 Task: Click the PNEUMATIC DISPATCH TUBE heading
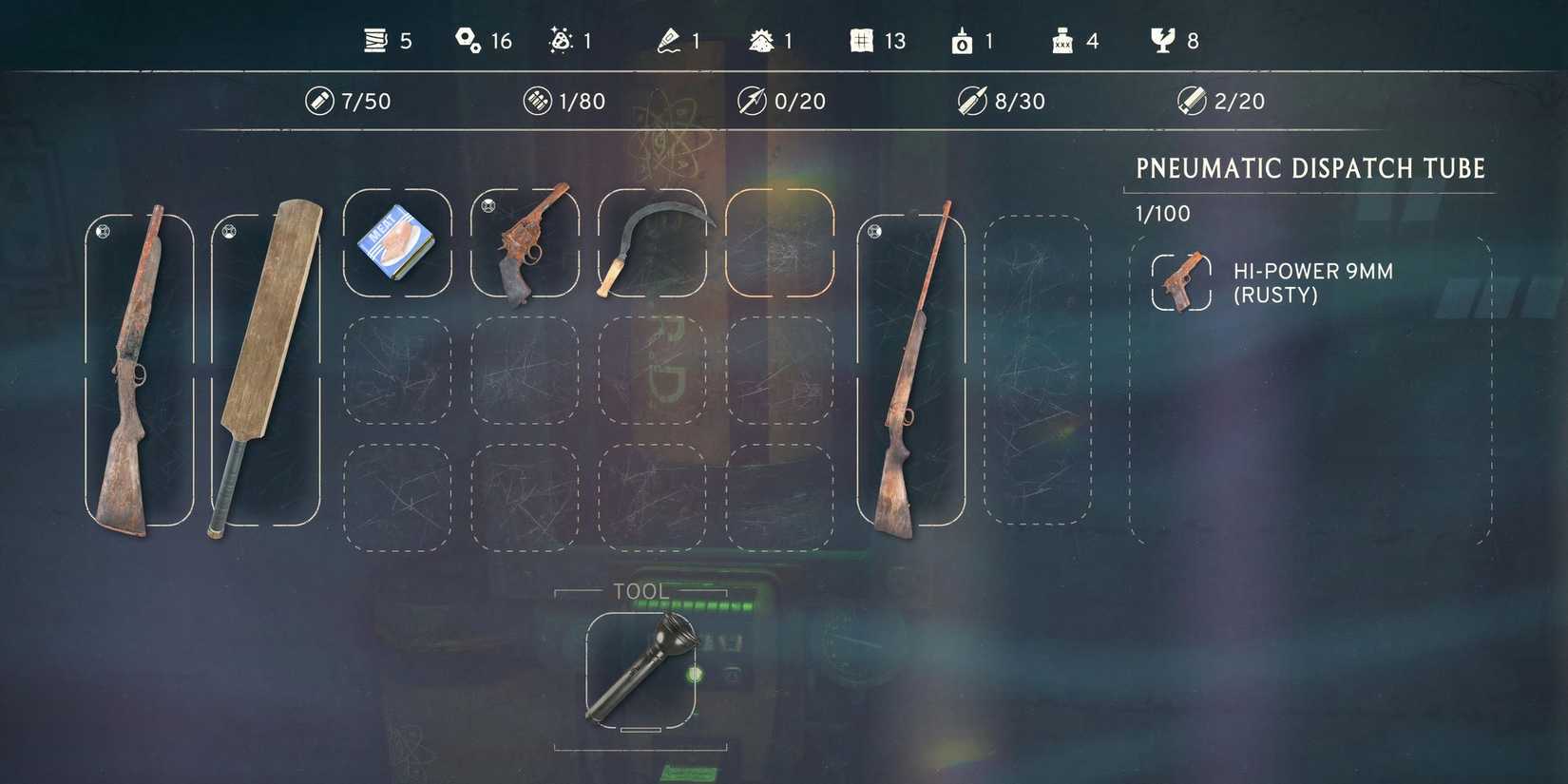click(1310, 168)
